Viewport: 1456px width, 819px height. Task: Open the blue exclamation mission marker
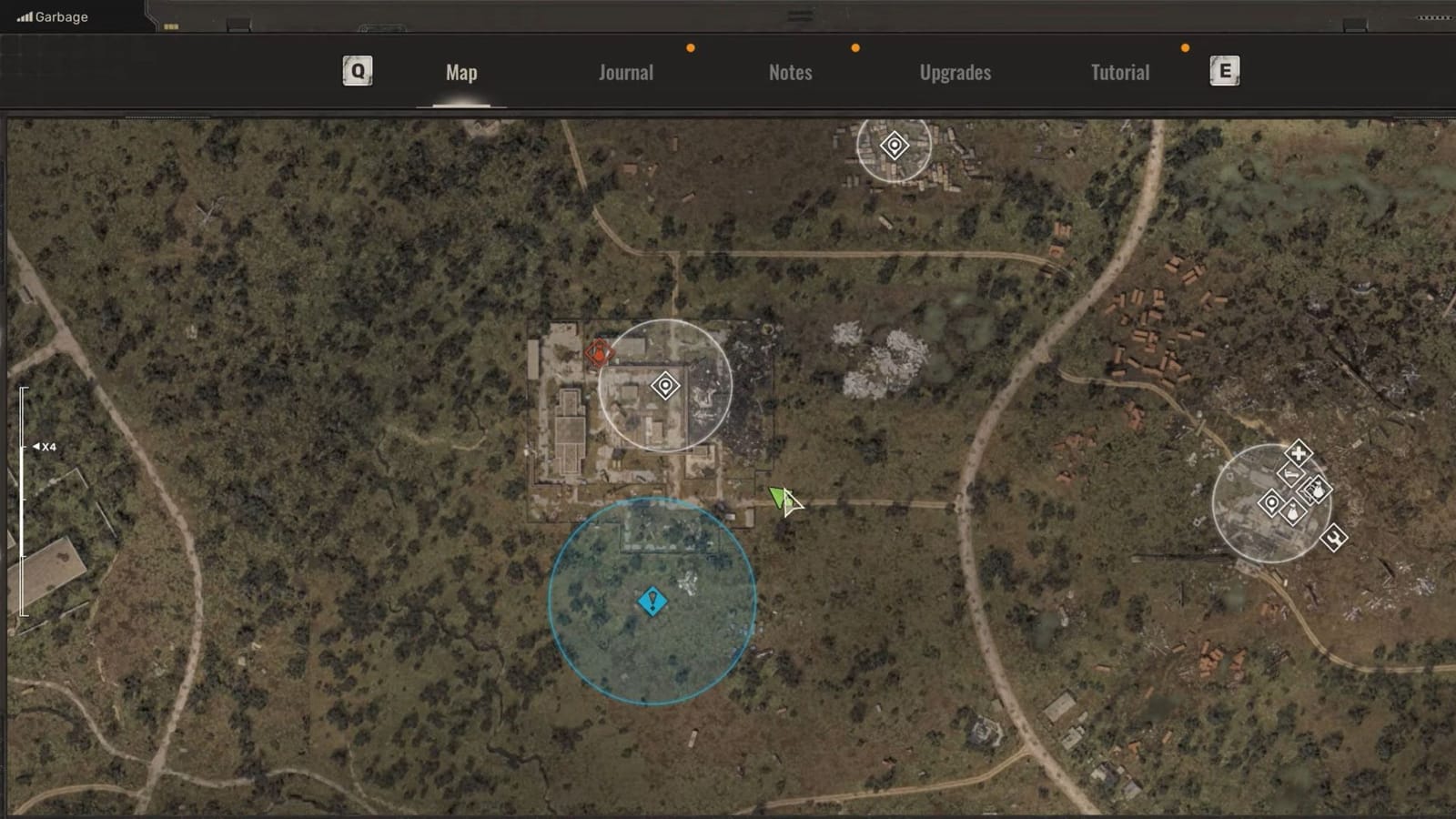pos(653,600)
